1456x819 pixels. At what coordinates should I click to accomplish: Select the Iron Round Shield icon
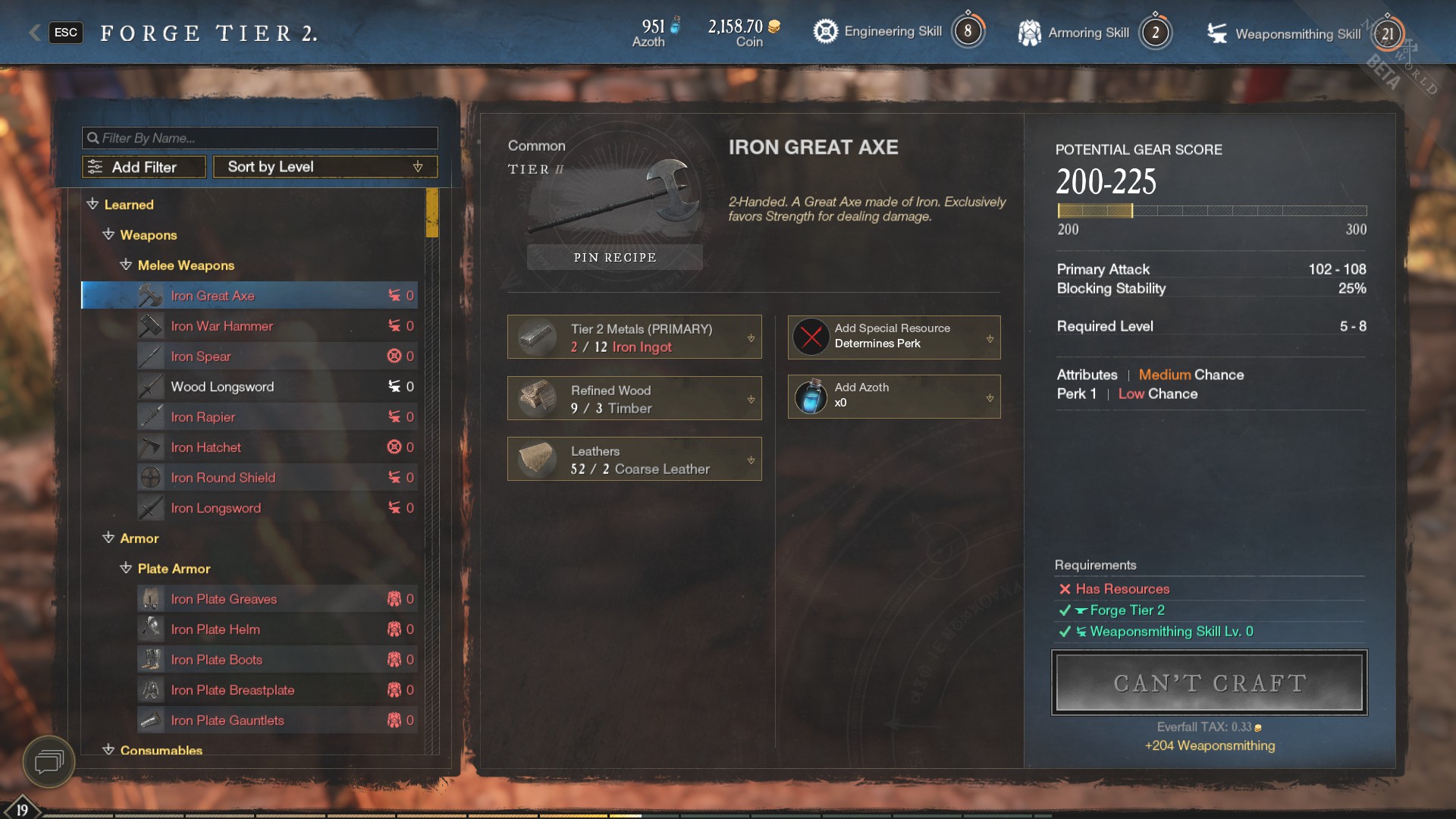[149, 477]
